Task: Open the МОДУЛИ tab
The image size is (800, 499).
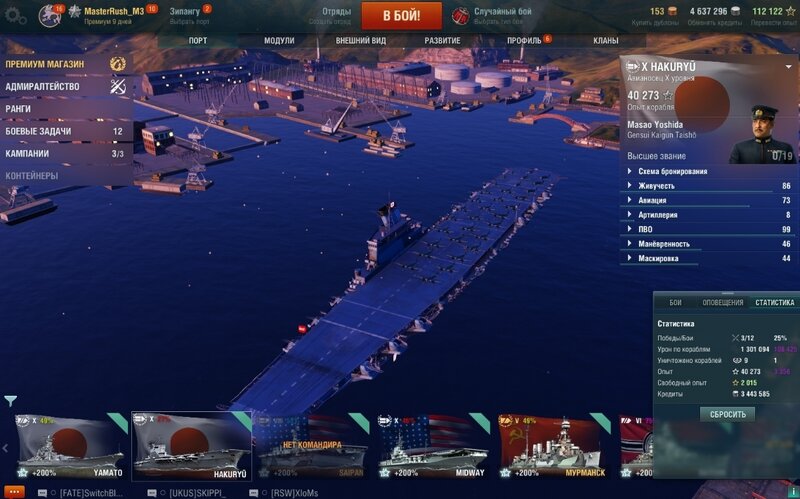Action: (279, 41)
